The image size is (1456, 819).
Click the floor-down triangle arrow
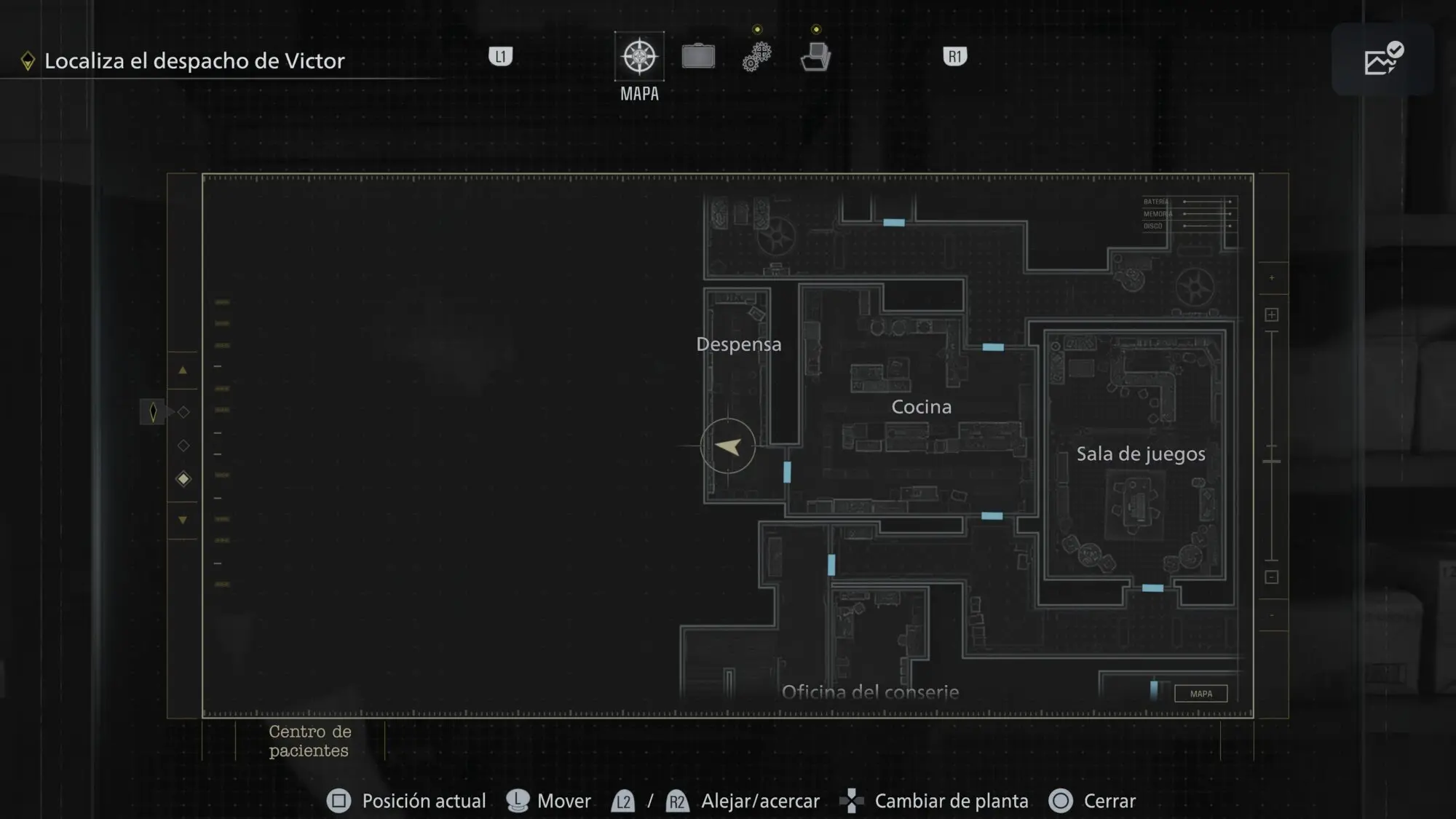(183, 520)
